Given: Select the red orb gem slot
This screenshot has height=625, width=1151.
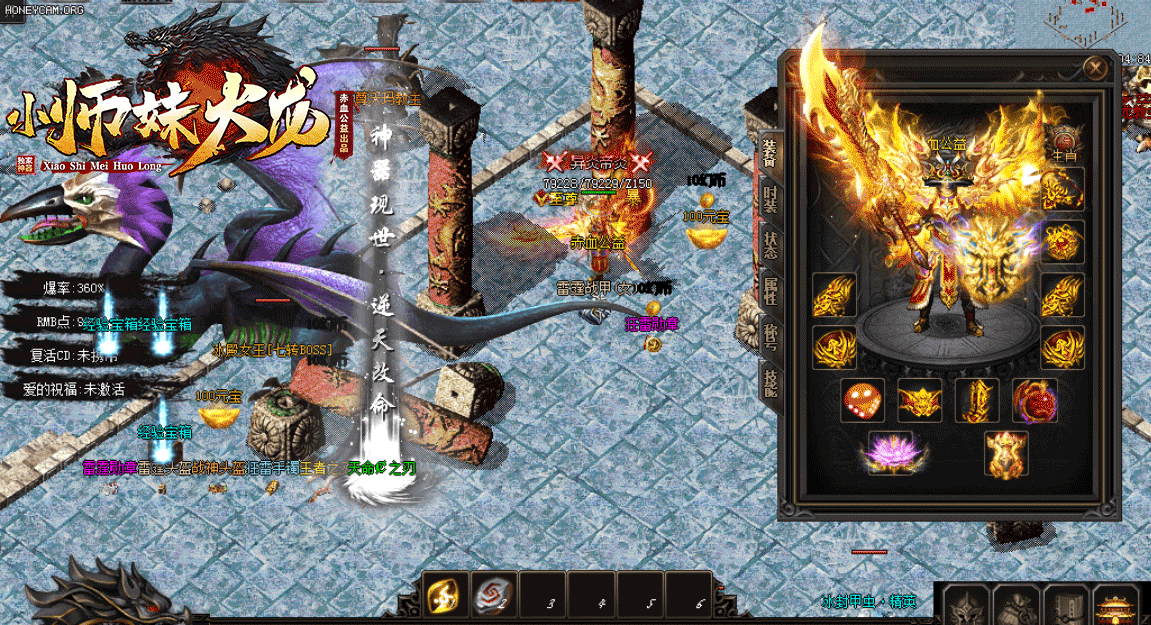Looking at the screenshot, I should (x=1033, y=402).
